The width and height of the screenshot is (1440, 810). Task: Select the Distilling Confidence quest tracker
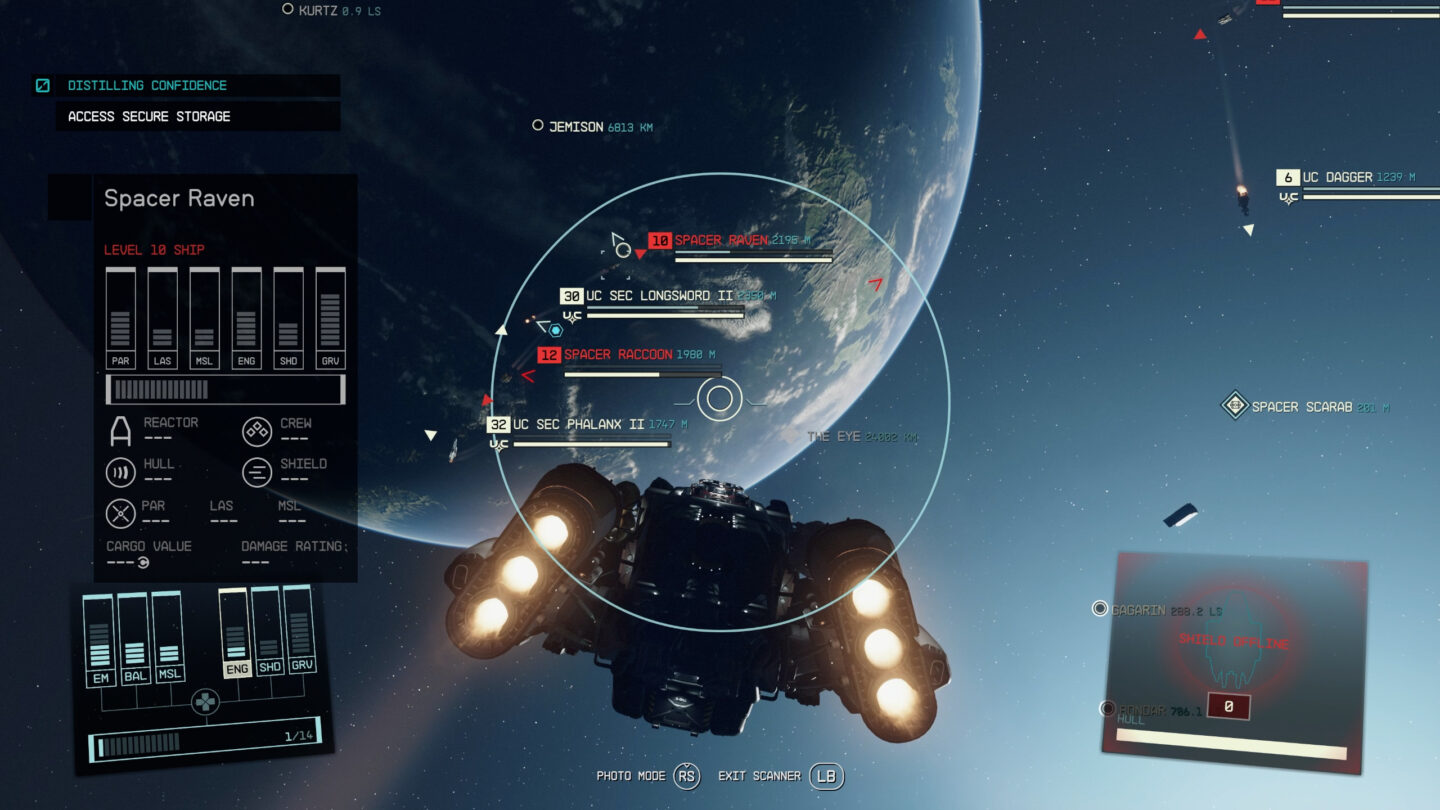point(147,86)
